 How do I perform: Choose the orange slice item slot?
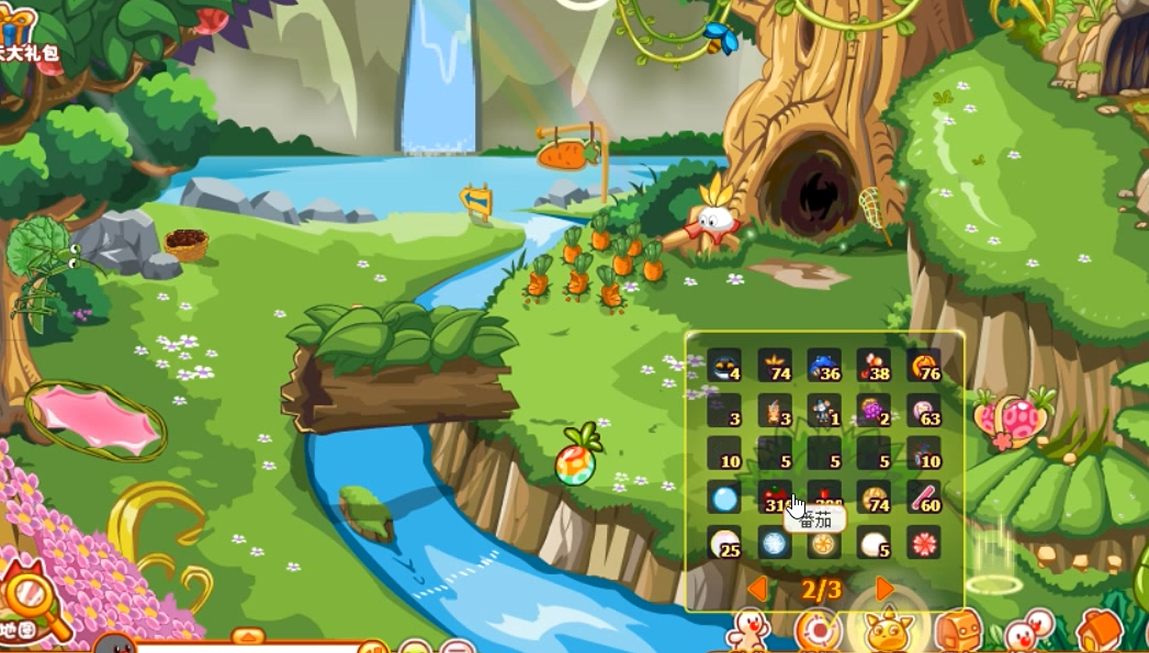pyautogui.click(x=824, y=543)
